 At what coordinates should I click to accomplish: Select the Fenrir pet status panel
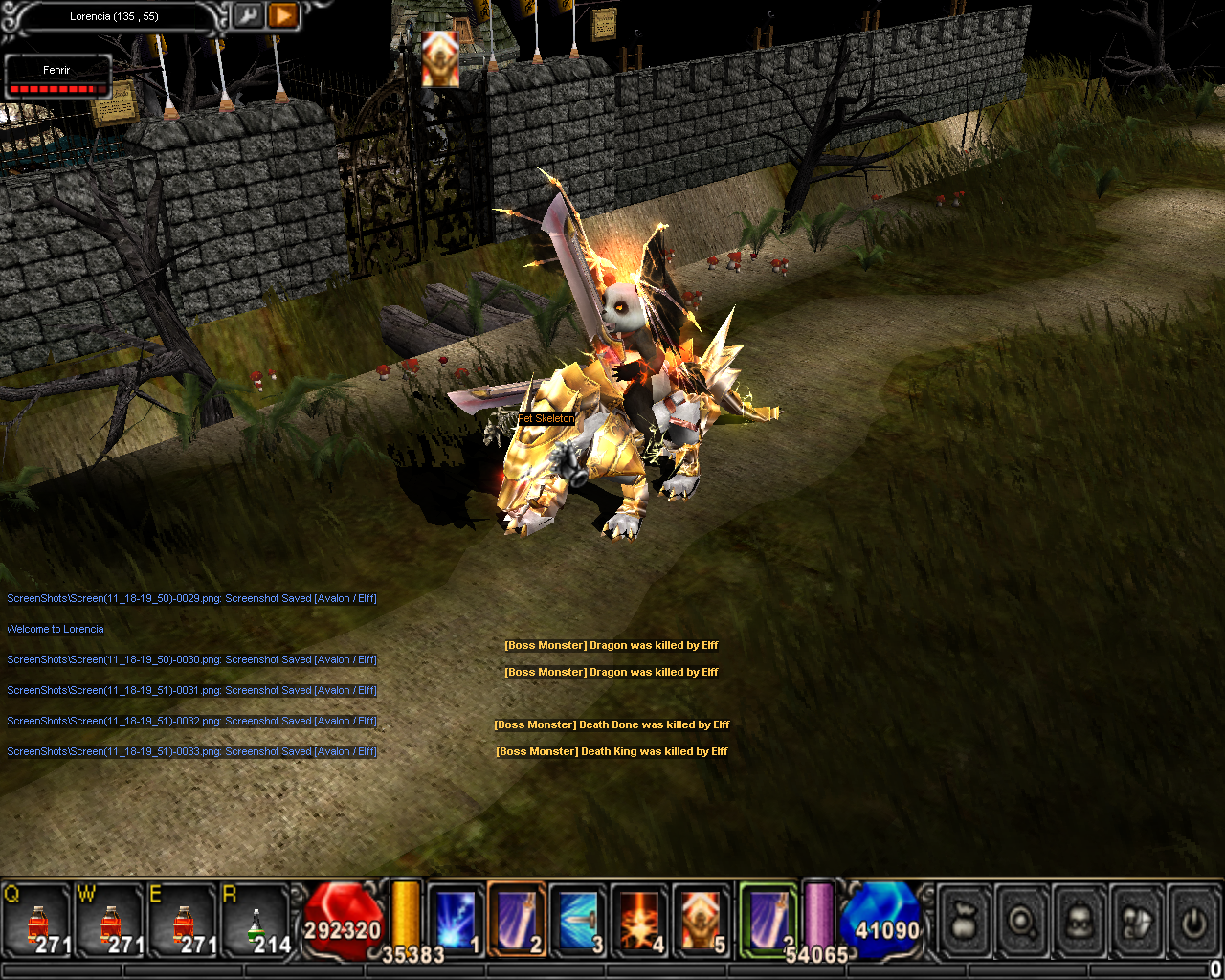coord(57,78)
